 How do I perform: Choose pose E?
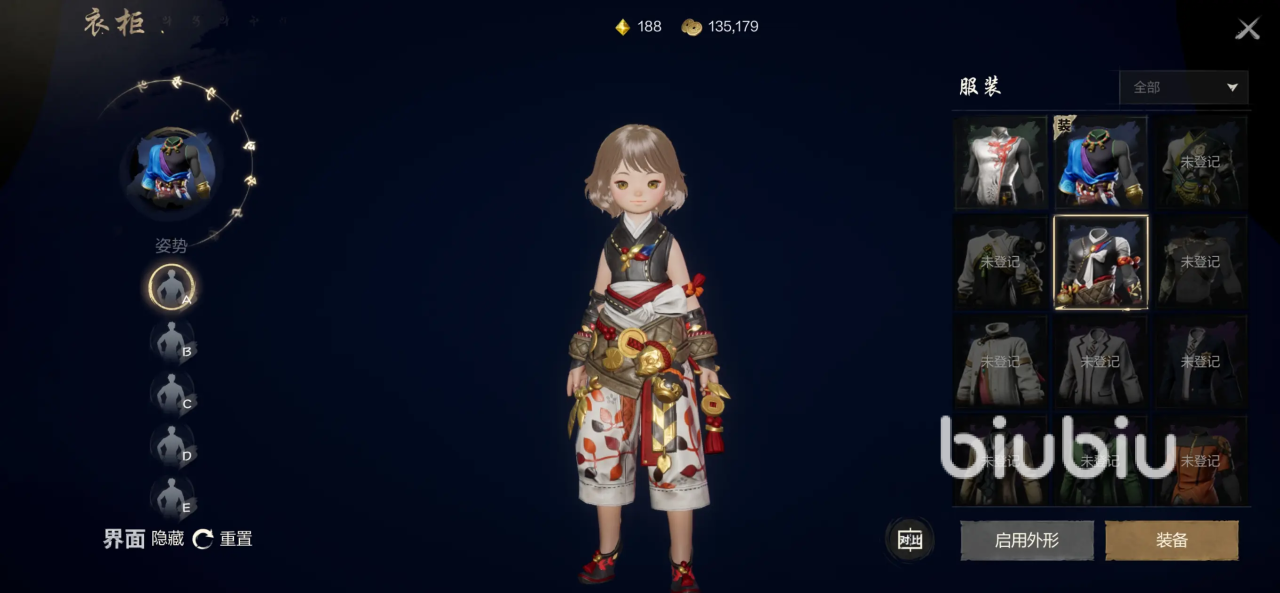tap(172, 497)
